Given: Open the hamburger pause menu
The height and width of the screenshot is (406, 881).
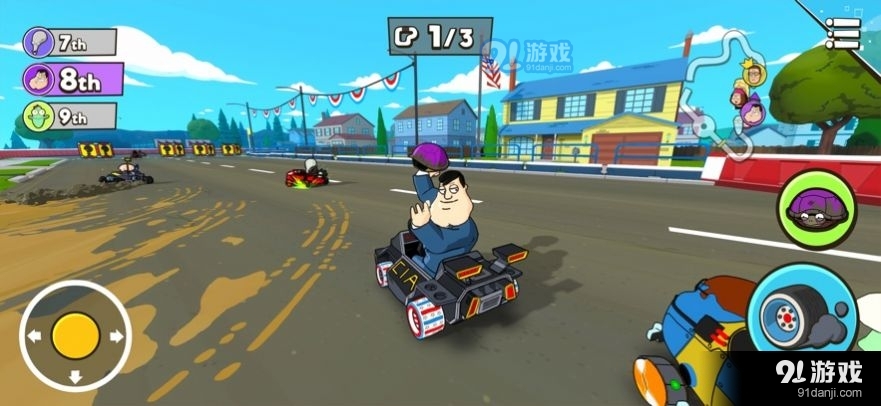Looking at the screenshot, I should pos(843,32).
